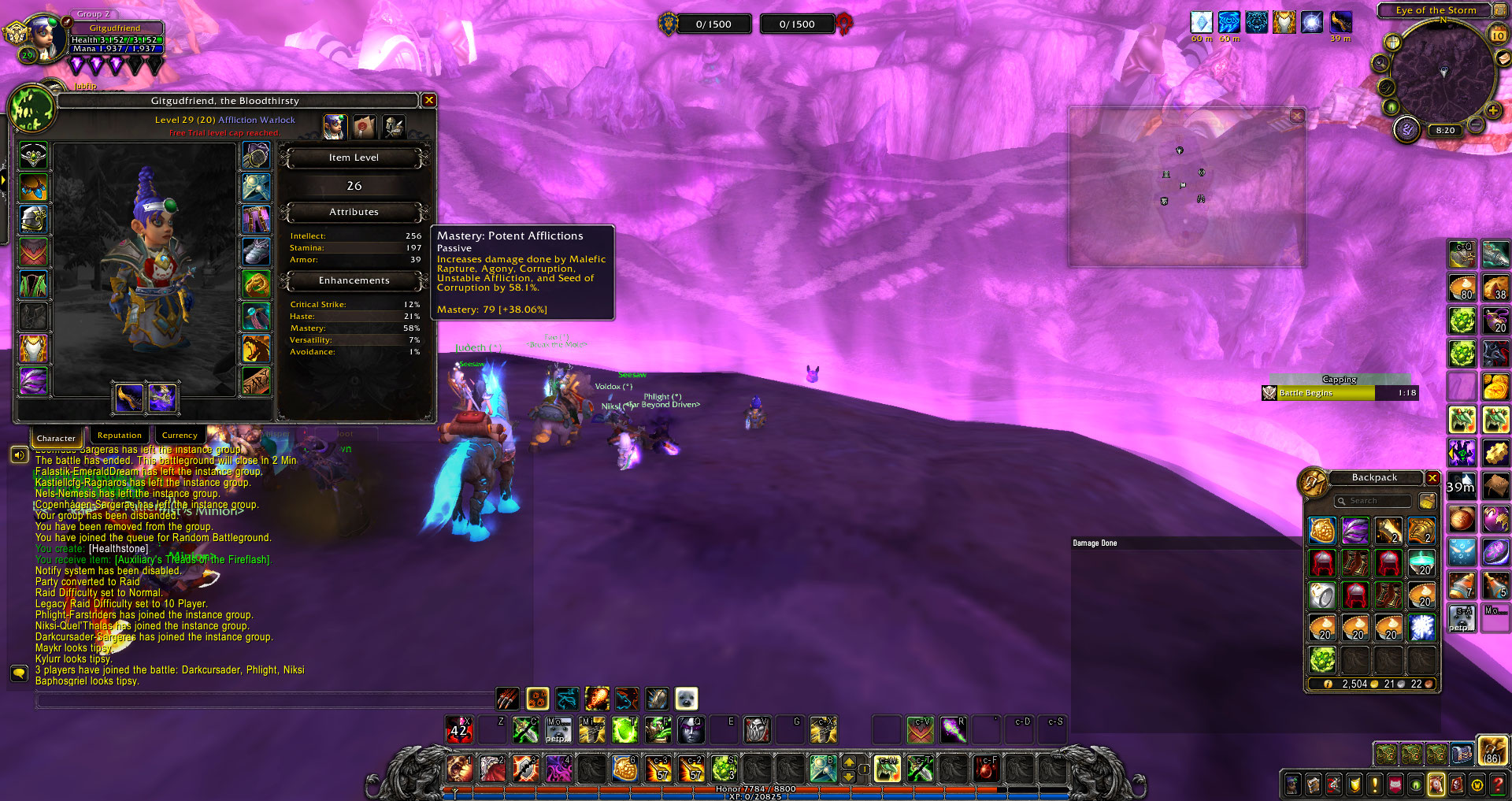Close the Backpack window

[x=1432, y=478]
